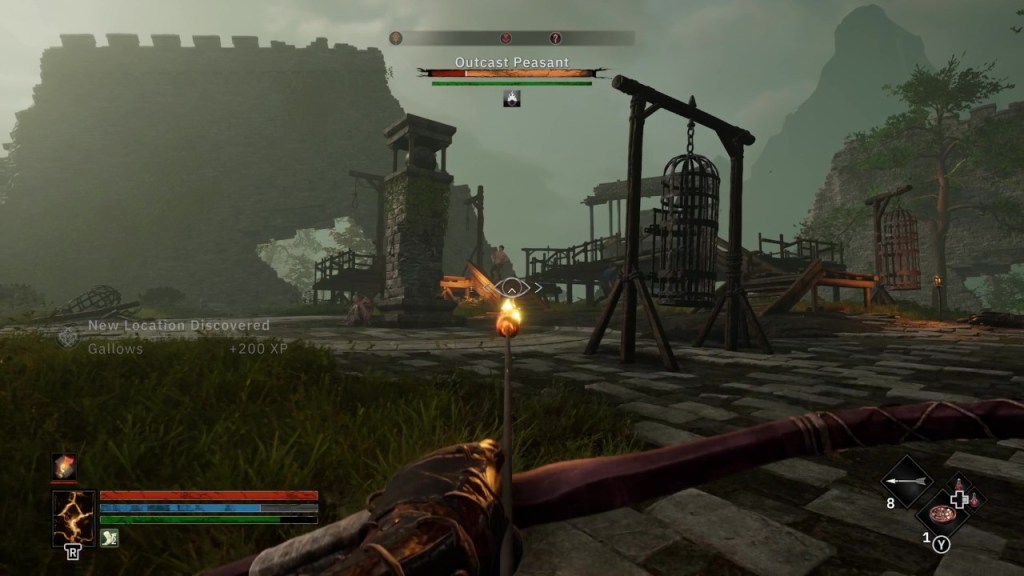Click the question mark compass marker
Image resolution: width=1024 pixels, height=576 pixels.
(x=556, y=38)
